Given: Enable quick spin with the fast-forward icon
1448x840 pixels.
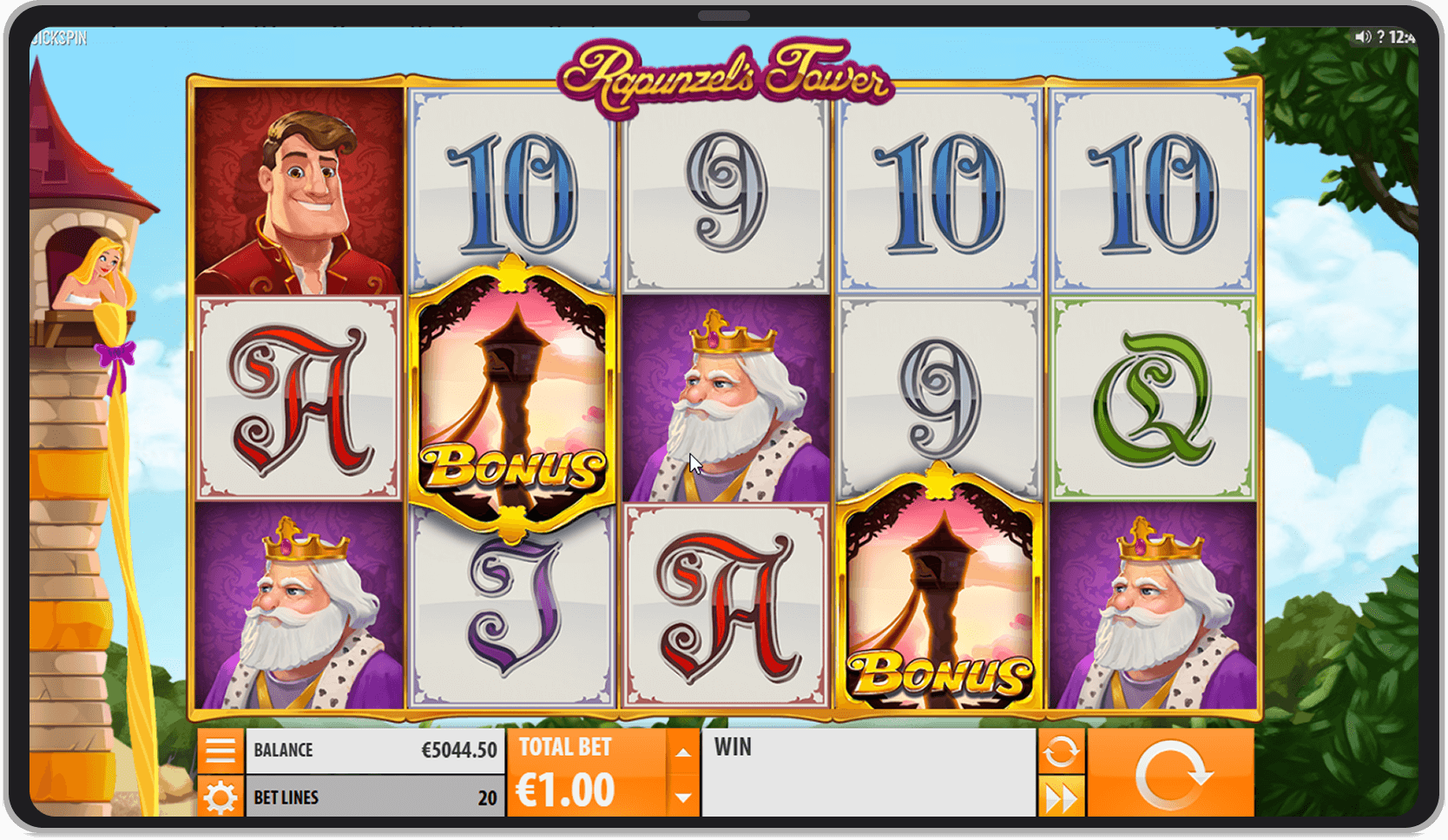Looking at the screenshot, I should (1063, 794).
